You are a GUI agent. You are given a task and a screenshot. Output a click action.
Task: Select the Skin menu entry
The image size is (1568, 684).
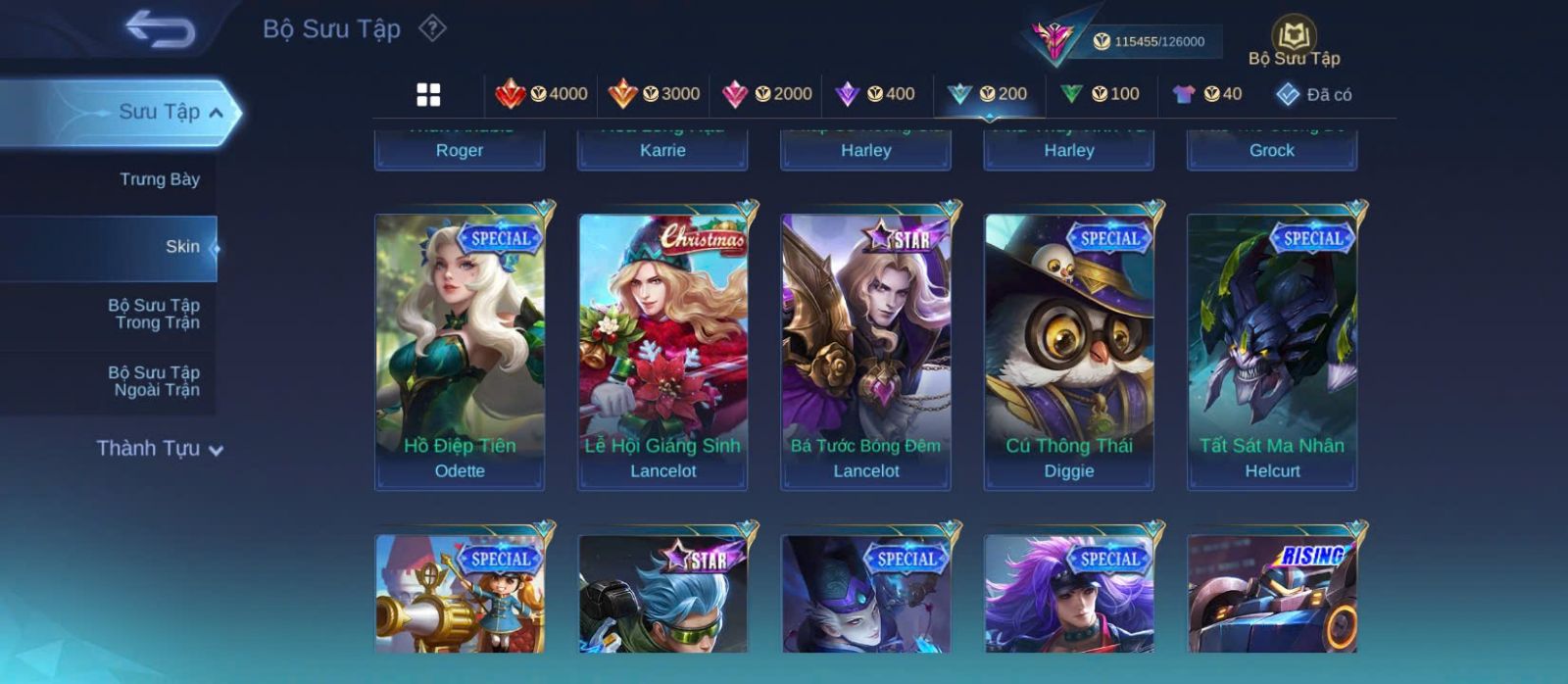pos(181,247)
